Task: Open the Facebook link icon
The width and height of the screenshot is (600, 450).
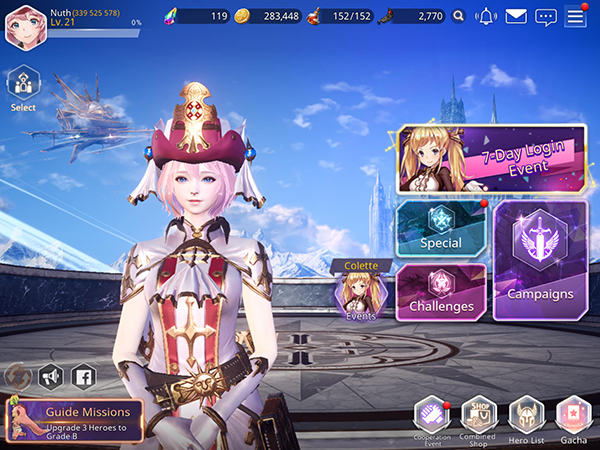Action: (83, 377)
